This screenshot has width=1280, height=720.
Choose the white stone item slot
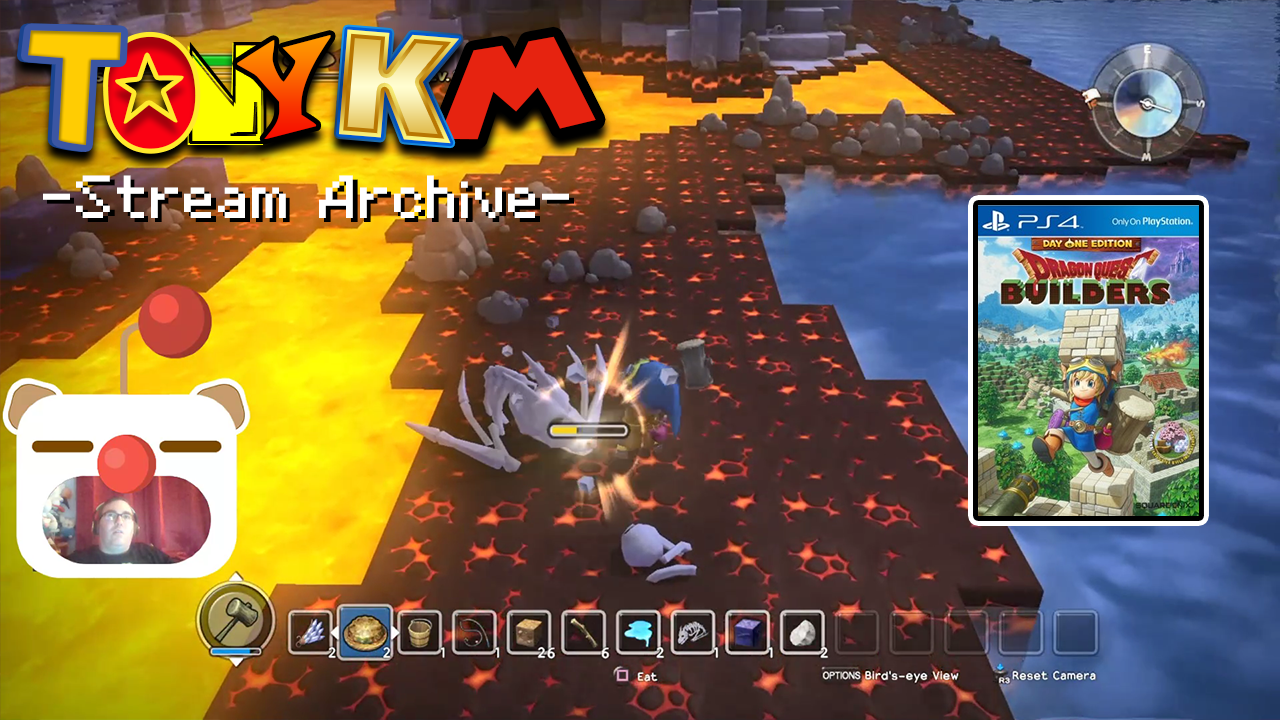coord(801,632)
